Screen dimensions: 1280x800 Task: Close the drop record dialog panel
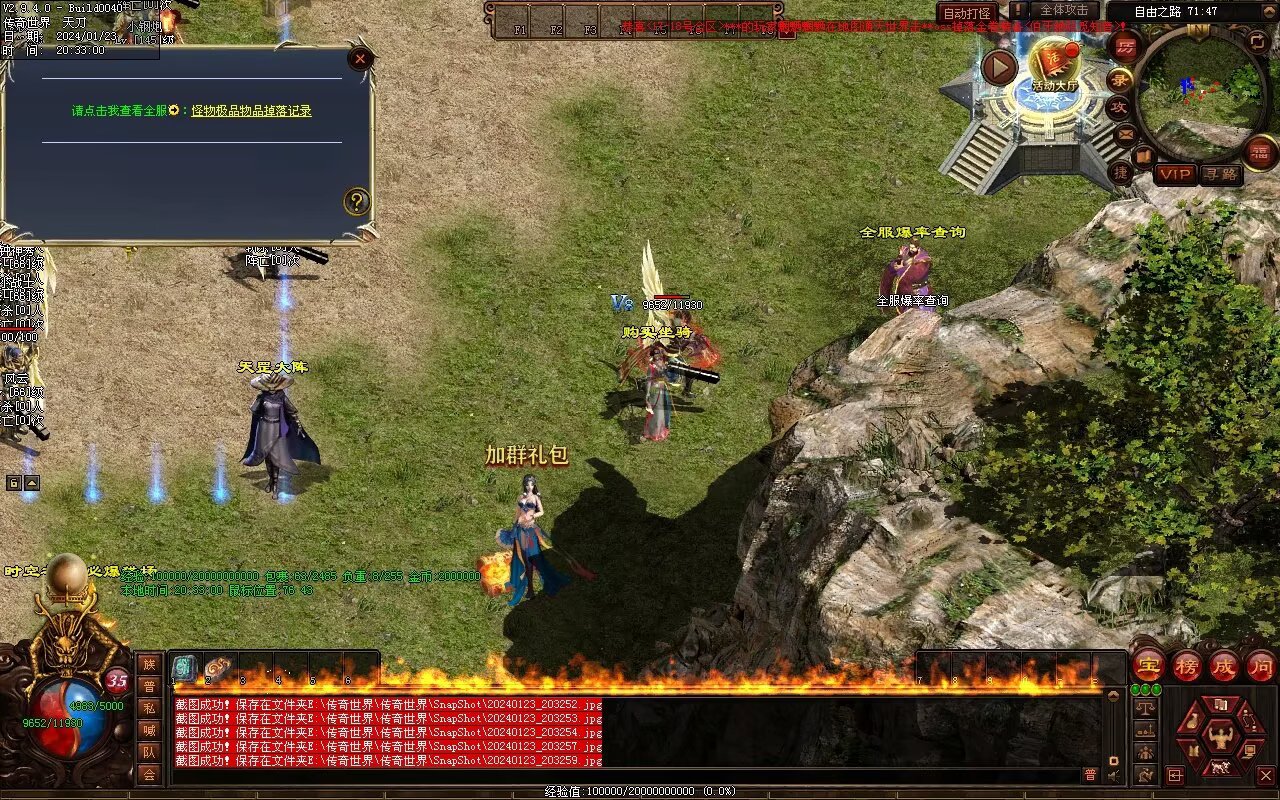pos(360,59)
